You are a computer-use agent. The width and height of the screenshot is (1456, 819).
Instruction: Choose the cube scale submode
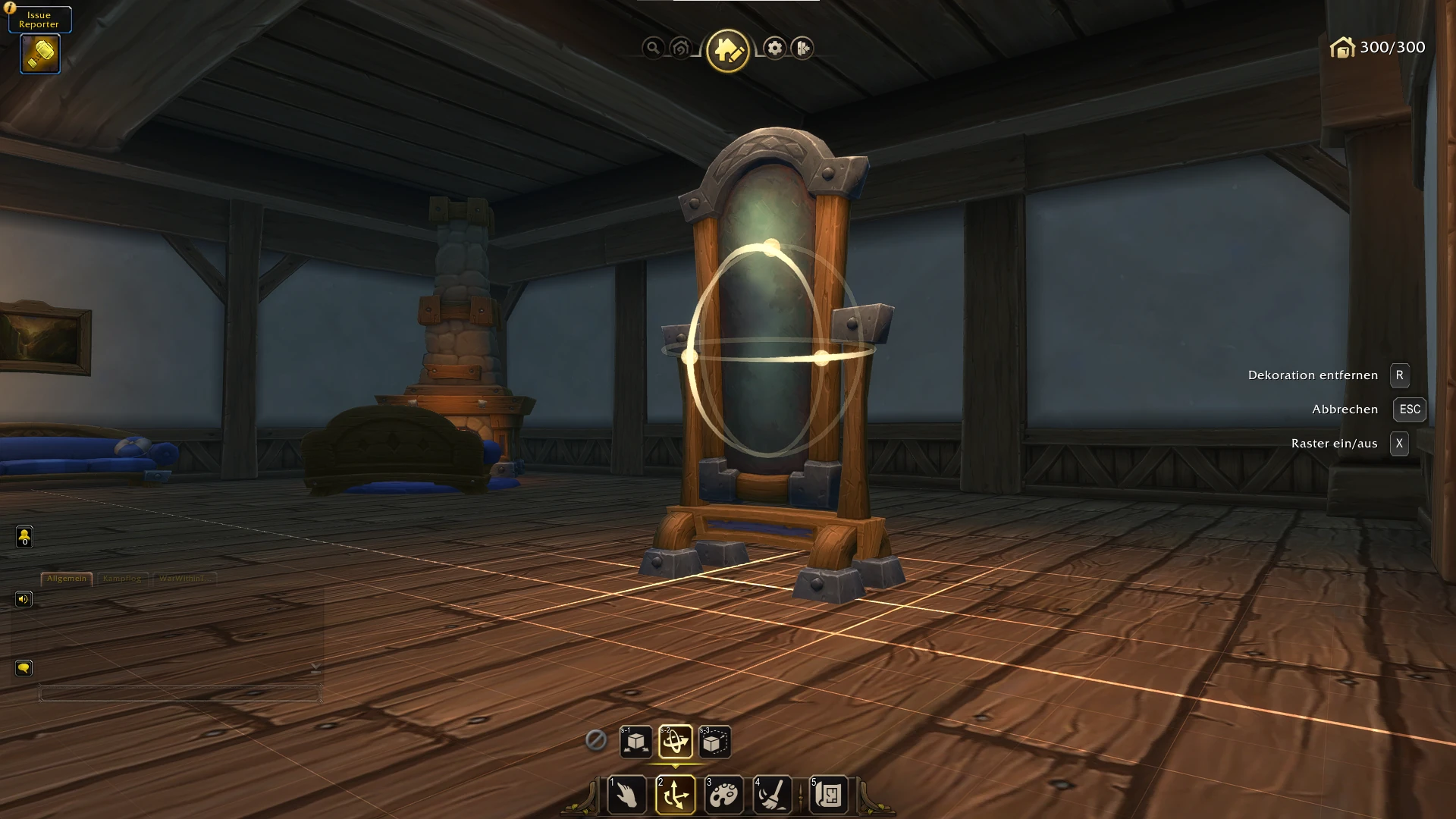[714, 742]
